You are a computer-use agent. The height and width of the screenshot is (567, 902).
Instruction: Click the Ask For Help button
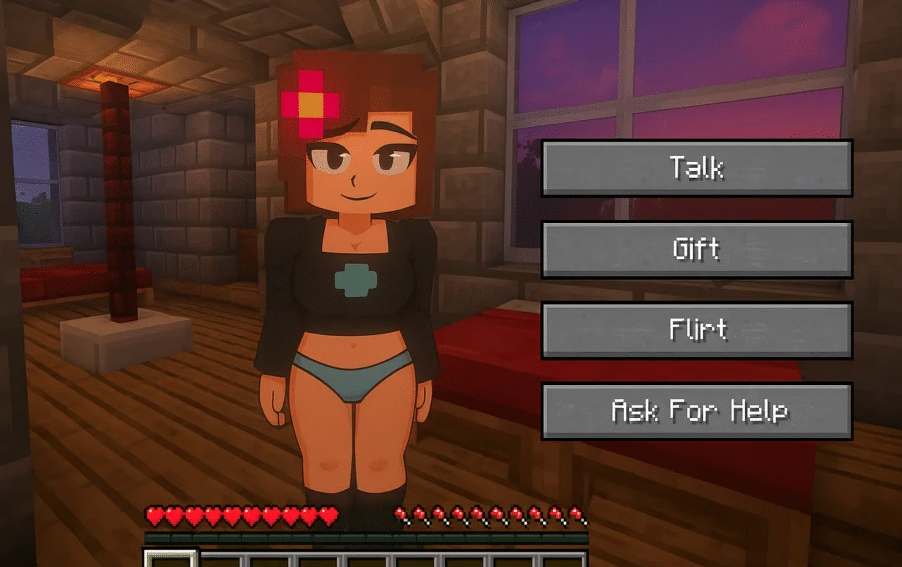point(696,411)
